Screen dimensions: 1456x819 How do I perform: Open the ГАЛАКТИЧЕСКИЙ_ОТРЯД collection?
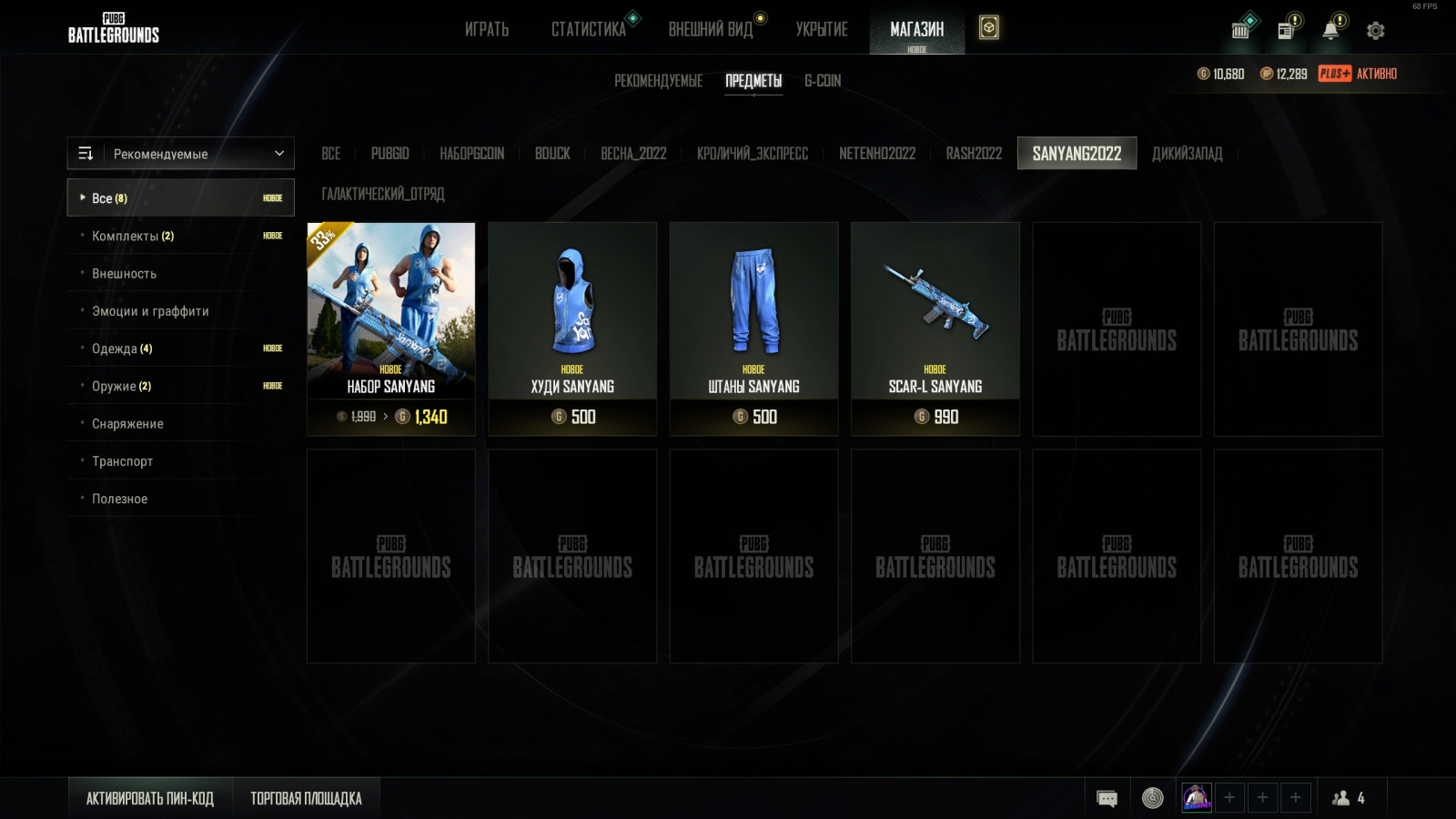click(x=383, y=194)
